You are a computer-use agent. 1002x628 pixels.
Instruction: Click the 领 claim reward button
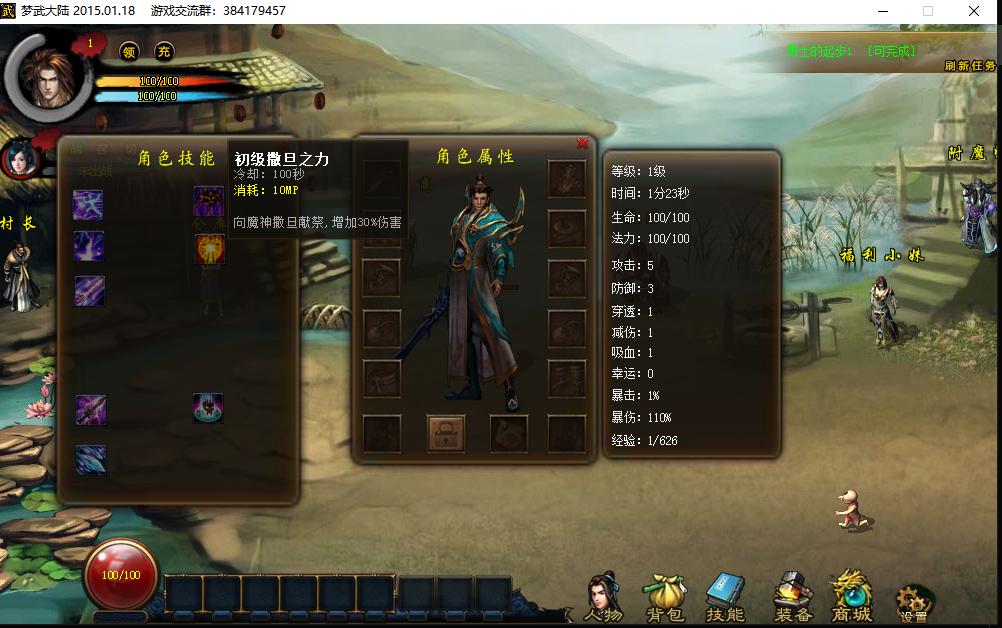(x=129, y=51)
